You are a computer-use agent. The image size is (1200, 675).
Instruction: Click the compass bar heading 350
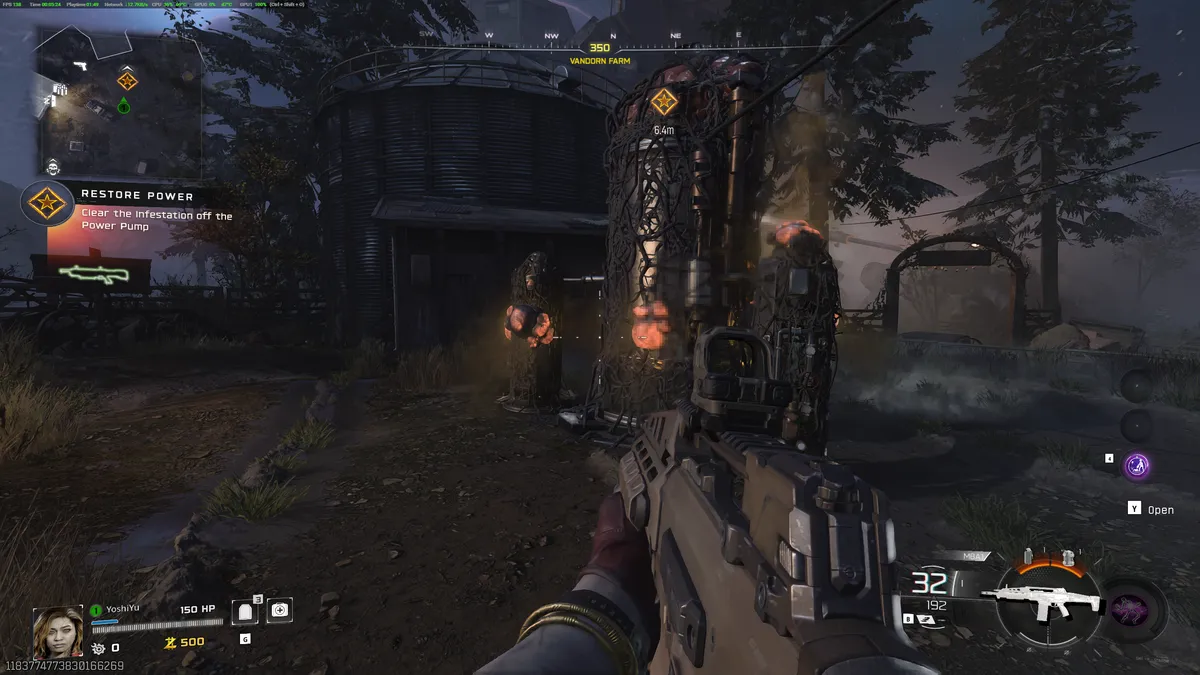[600, 47]
